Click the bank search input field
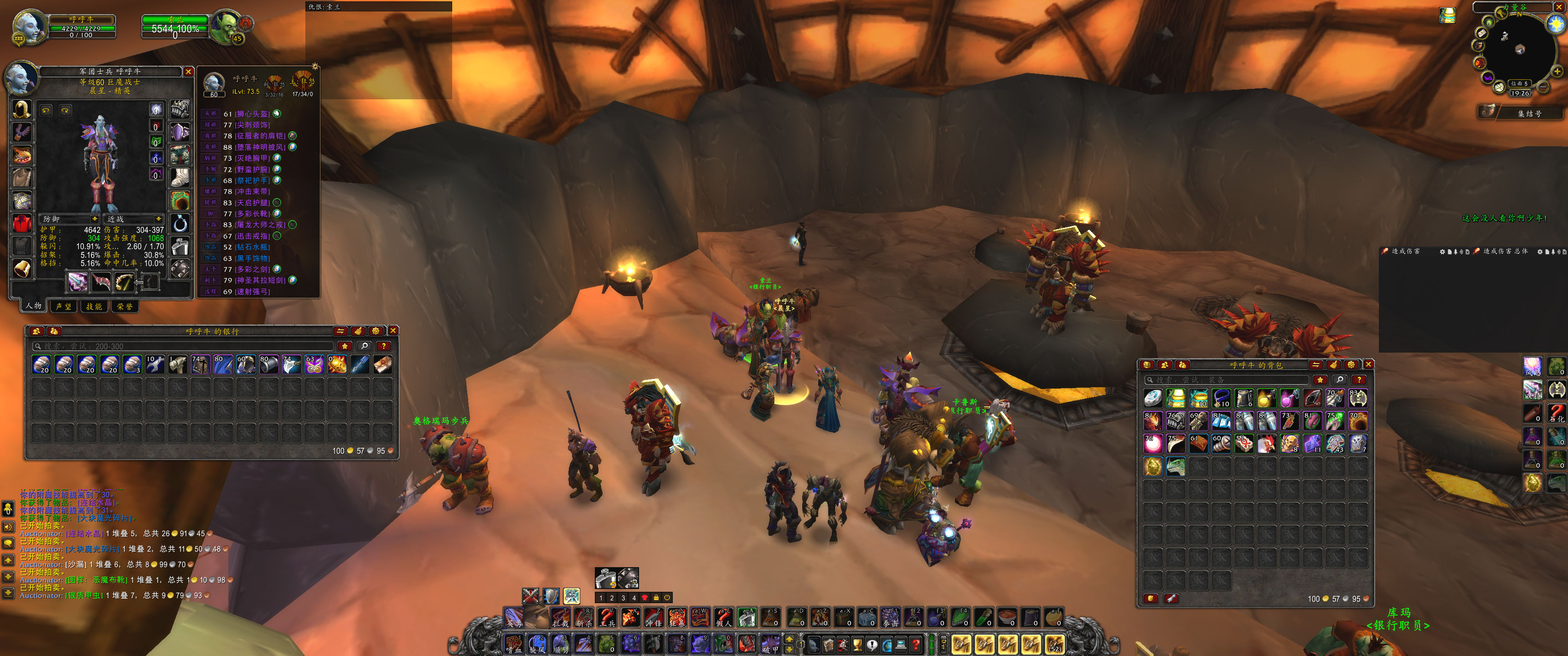 pyautogui.click(x=183, y=346)
